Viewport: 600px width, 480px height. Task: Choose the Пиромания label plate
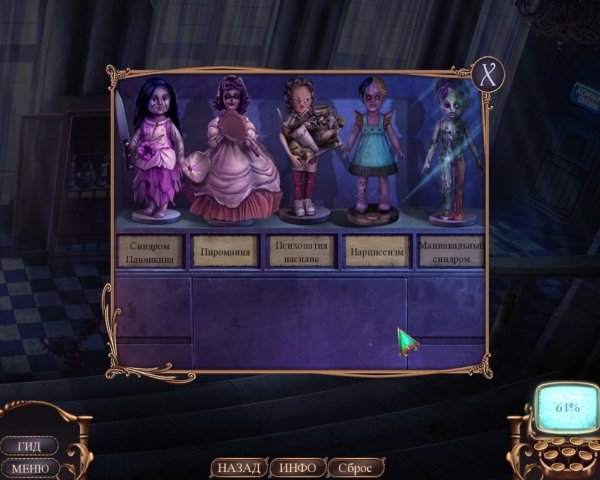point(225,250)
